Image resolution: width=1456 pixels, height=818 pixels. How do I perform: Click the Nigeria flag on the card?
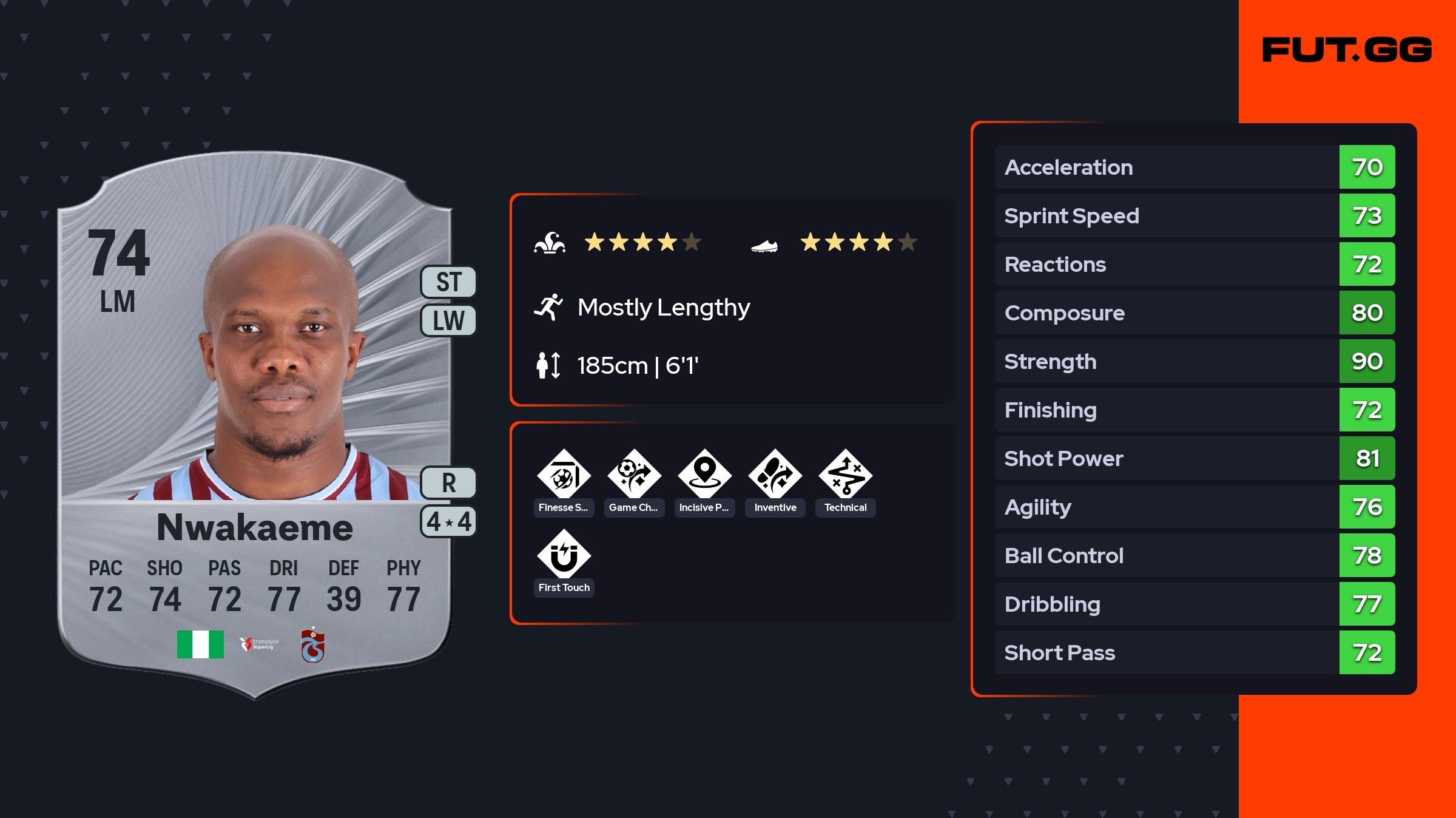[200, 644]
